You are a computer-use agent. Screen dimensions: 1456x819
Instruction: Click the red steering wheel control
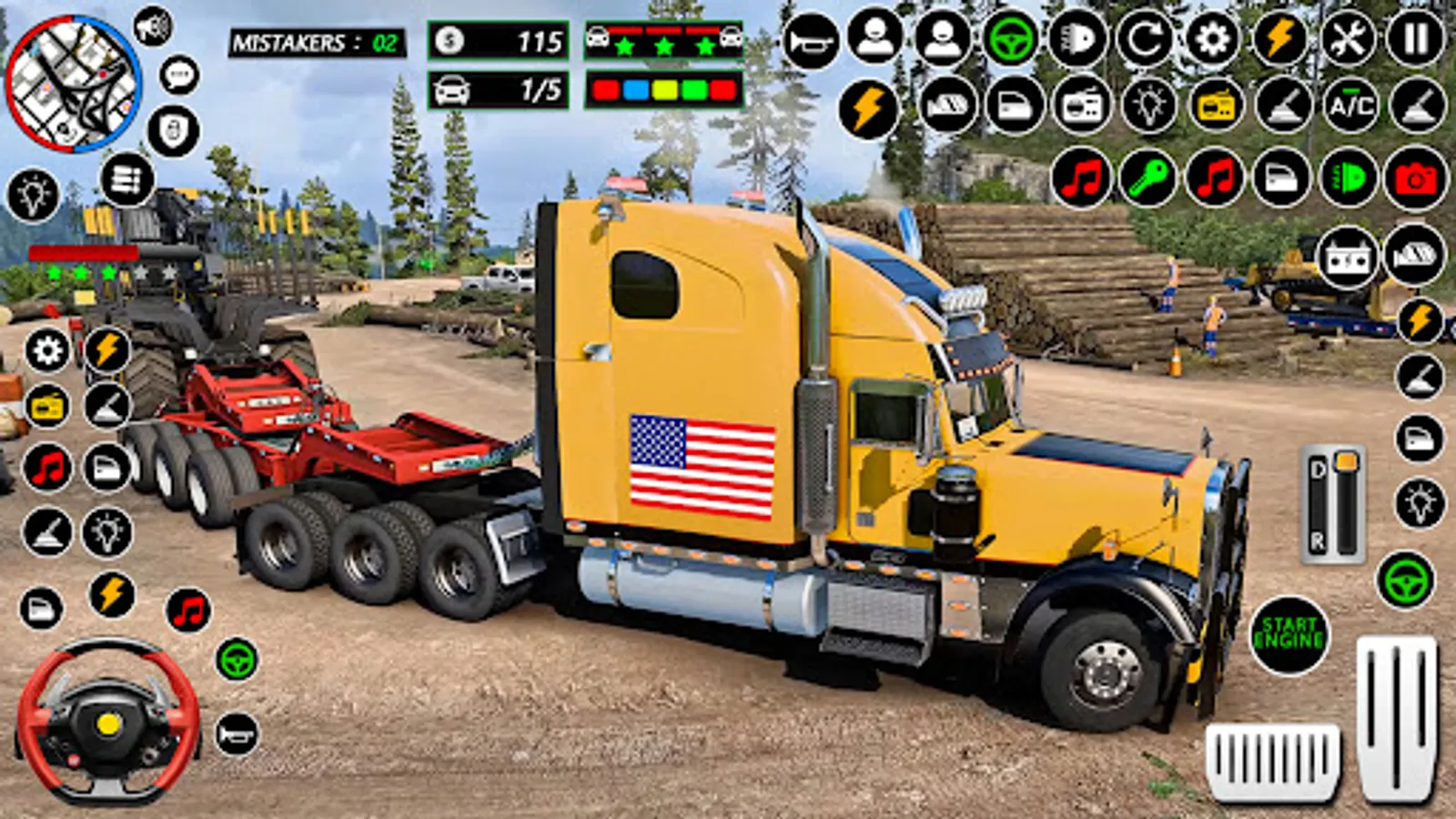tap(108, 720)
